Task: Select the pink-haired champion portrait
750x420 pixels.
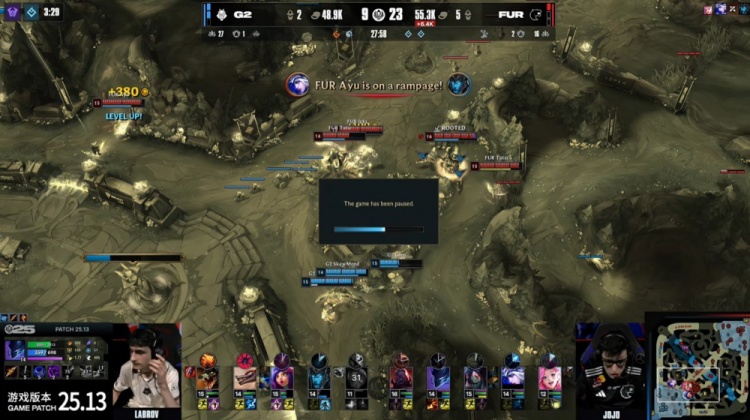Action: pyautogui.click(x=548, y=375)
